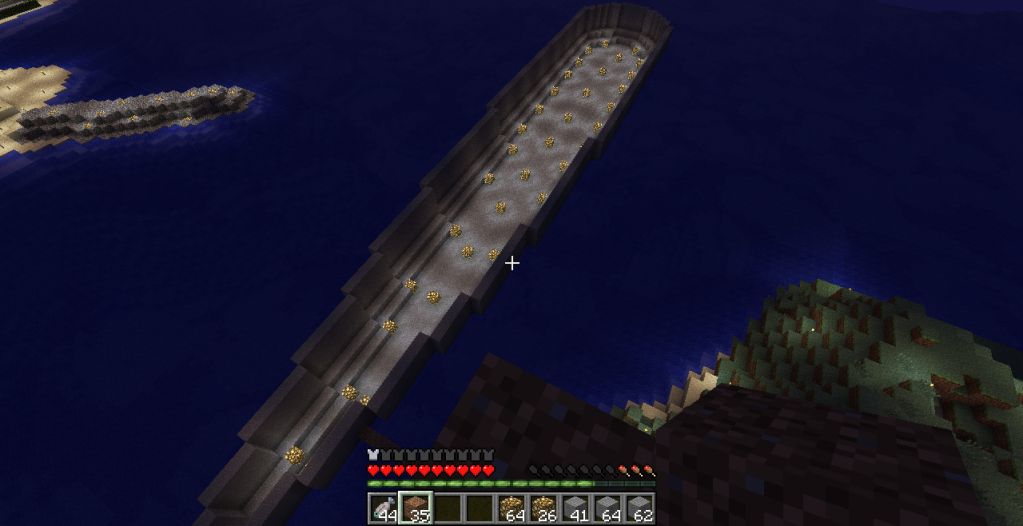The width and height of the screenshot is (1023, 526).
Task: Switch to the stone stack of 62
Action: (x=639, y=509)
